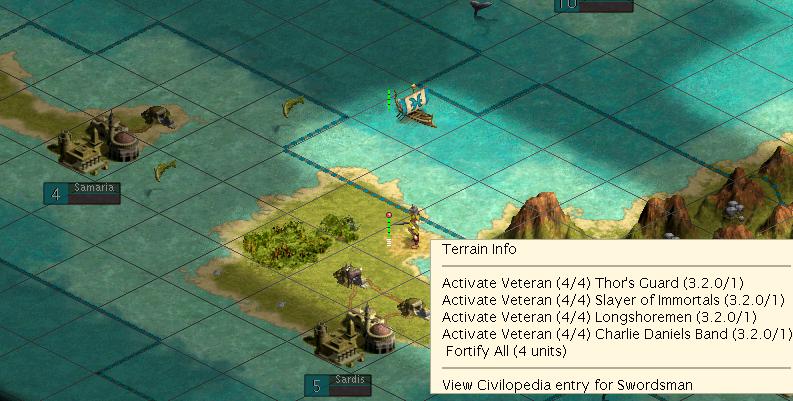793x401 pixels.
Task: Activate Veteran Charlie Daniels Band unit
Action: point(615,334)
